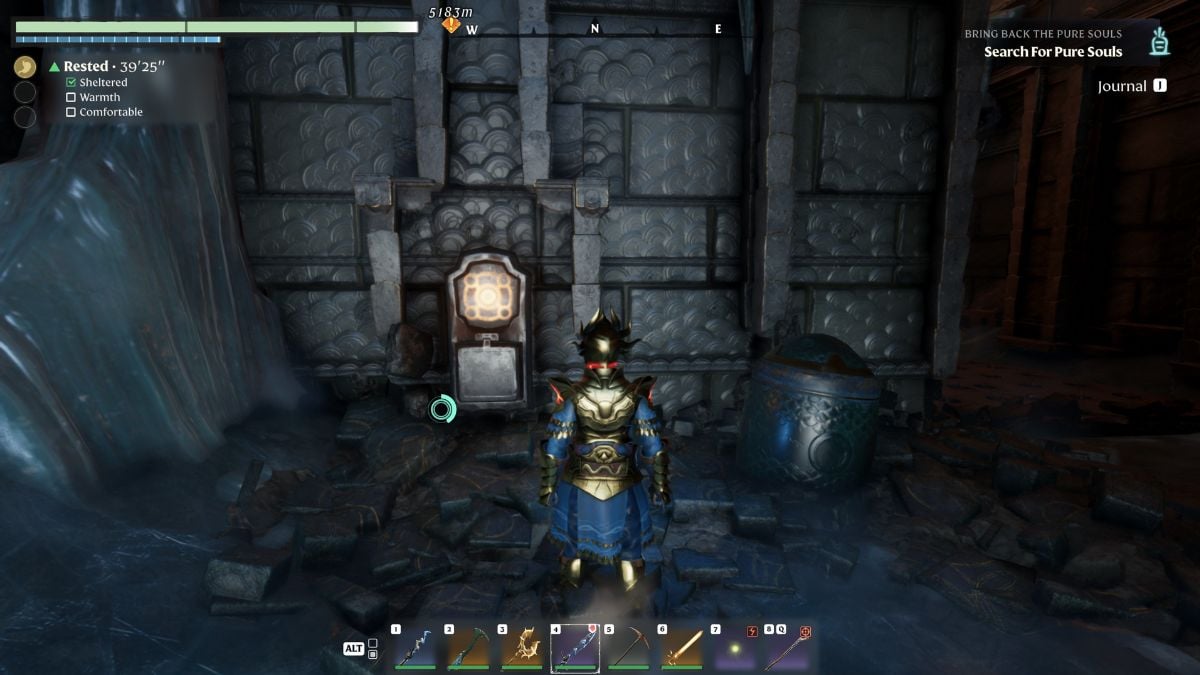Select the quest lantern icon
This screenshot has width=1200, height=675.
click(1160, 42)
